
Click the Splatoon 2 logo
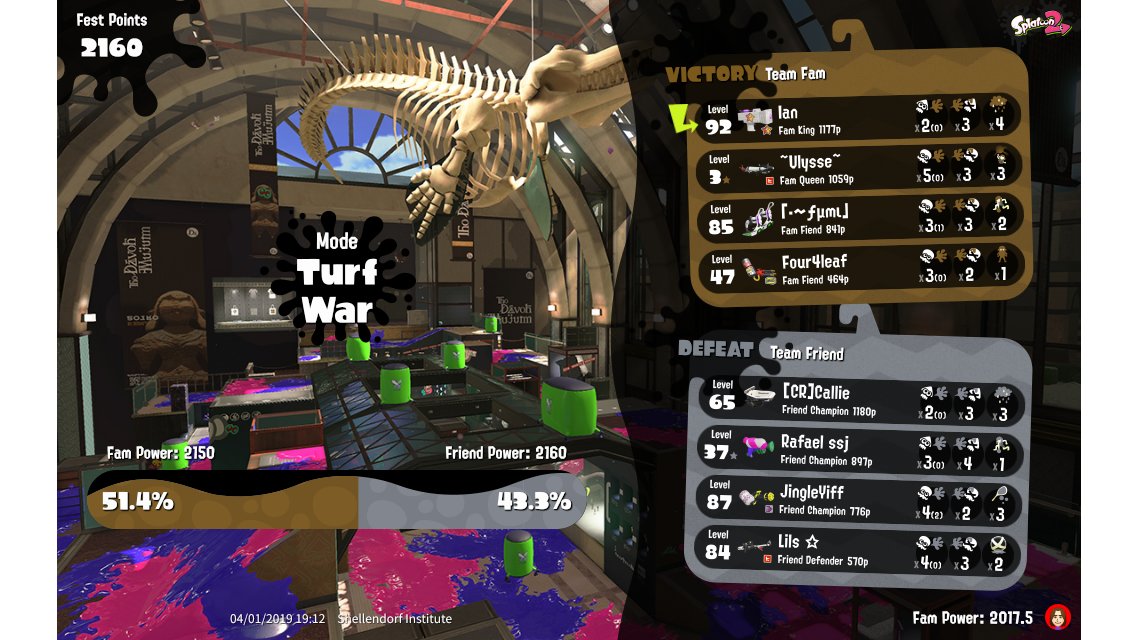tap(1040, 25)
